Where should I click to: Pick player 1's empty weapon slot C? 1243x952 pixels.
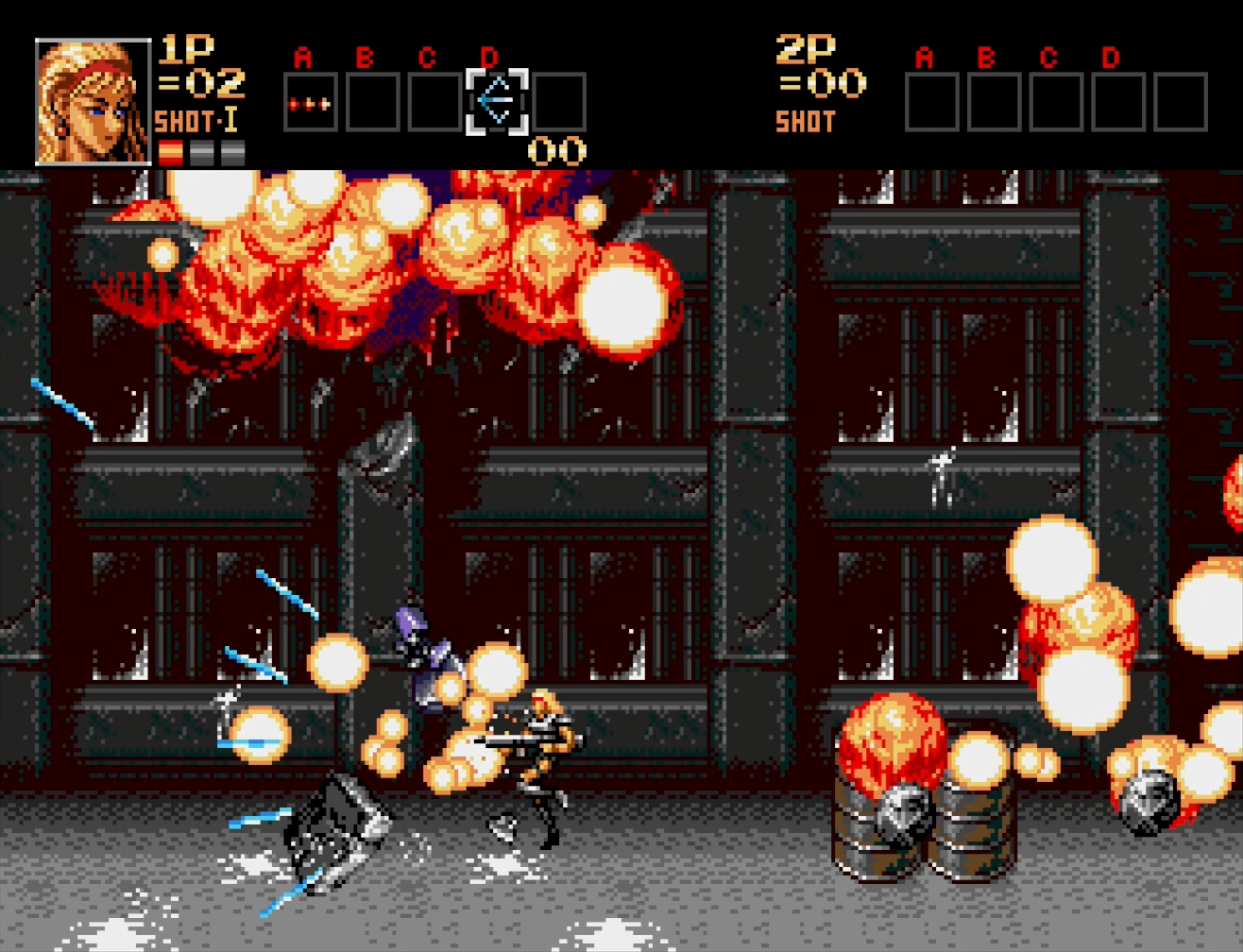coord(434,102)
